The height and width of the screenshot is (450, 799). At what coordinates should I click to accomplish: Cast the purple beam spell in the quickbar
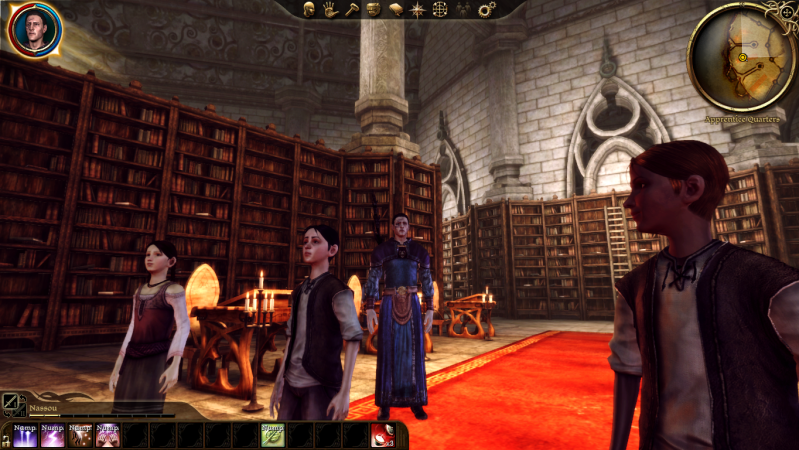[x=25, y=435]
